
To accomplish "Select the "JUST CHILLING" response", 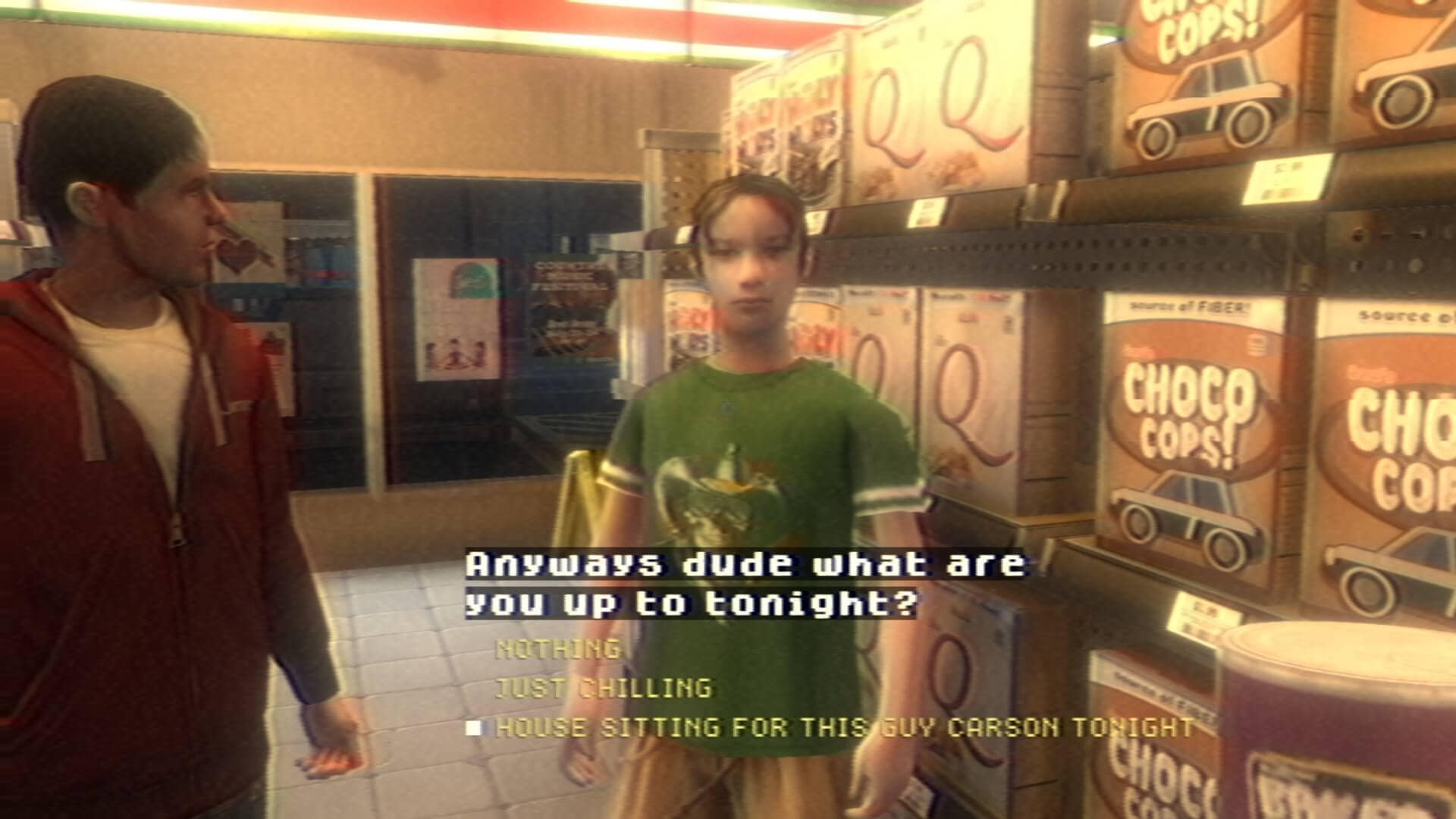I will (604, 689).
